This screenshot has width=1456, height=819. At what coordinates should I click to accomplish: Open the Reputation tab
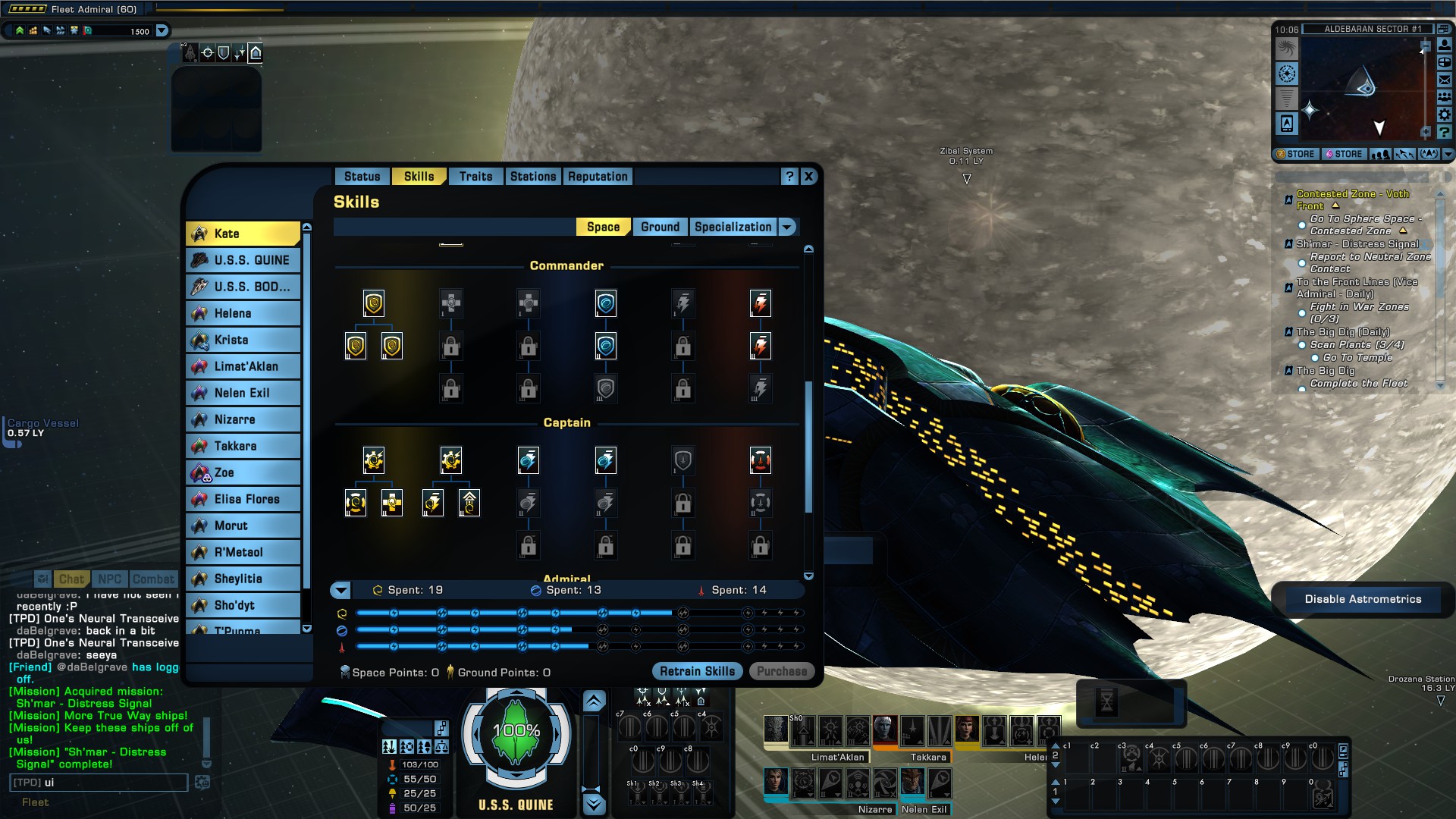[x=598, y=177]
